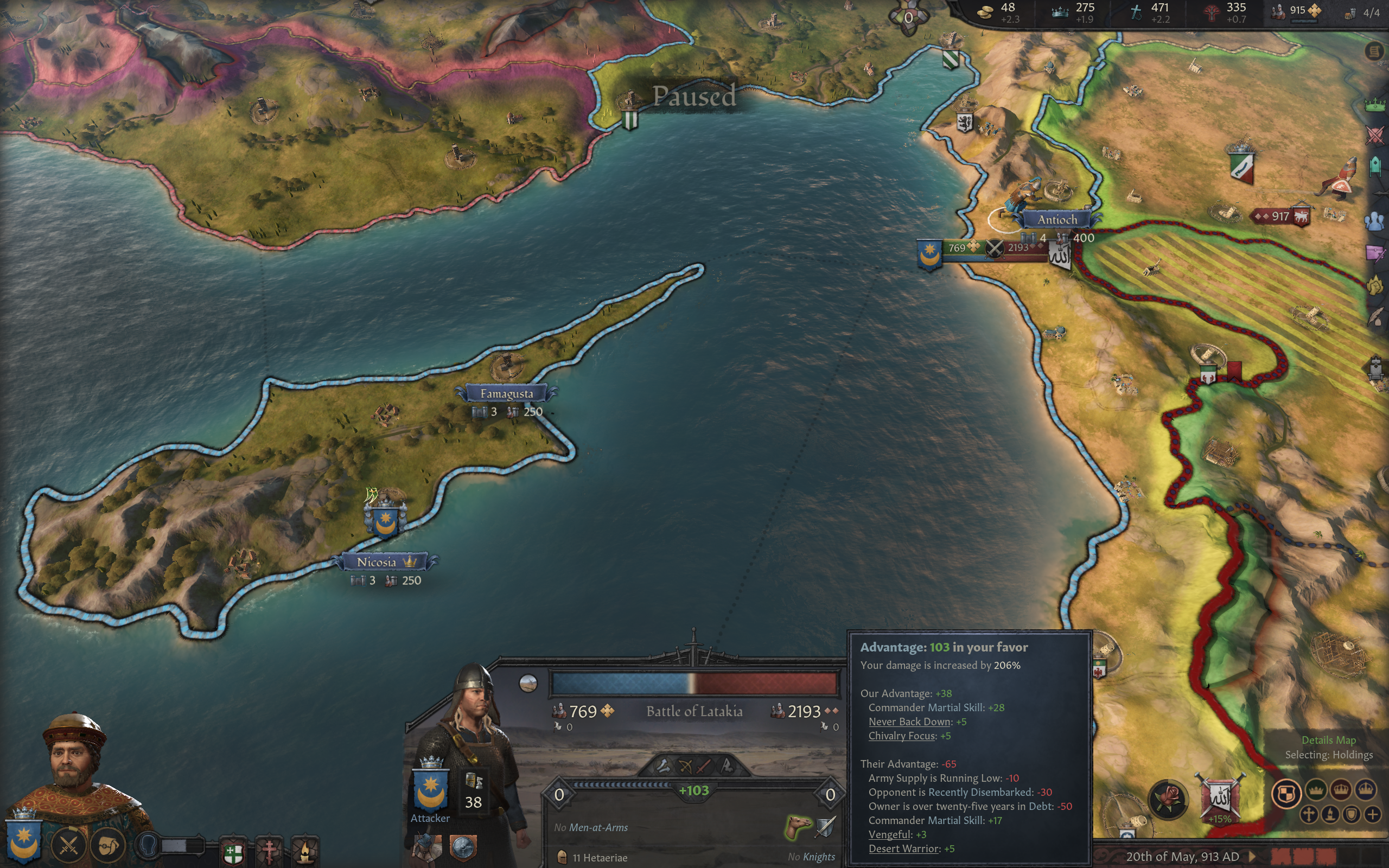
Task: Select the Famagusta holding label
Action: (x=506, y=394)
